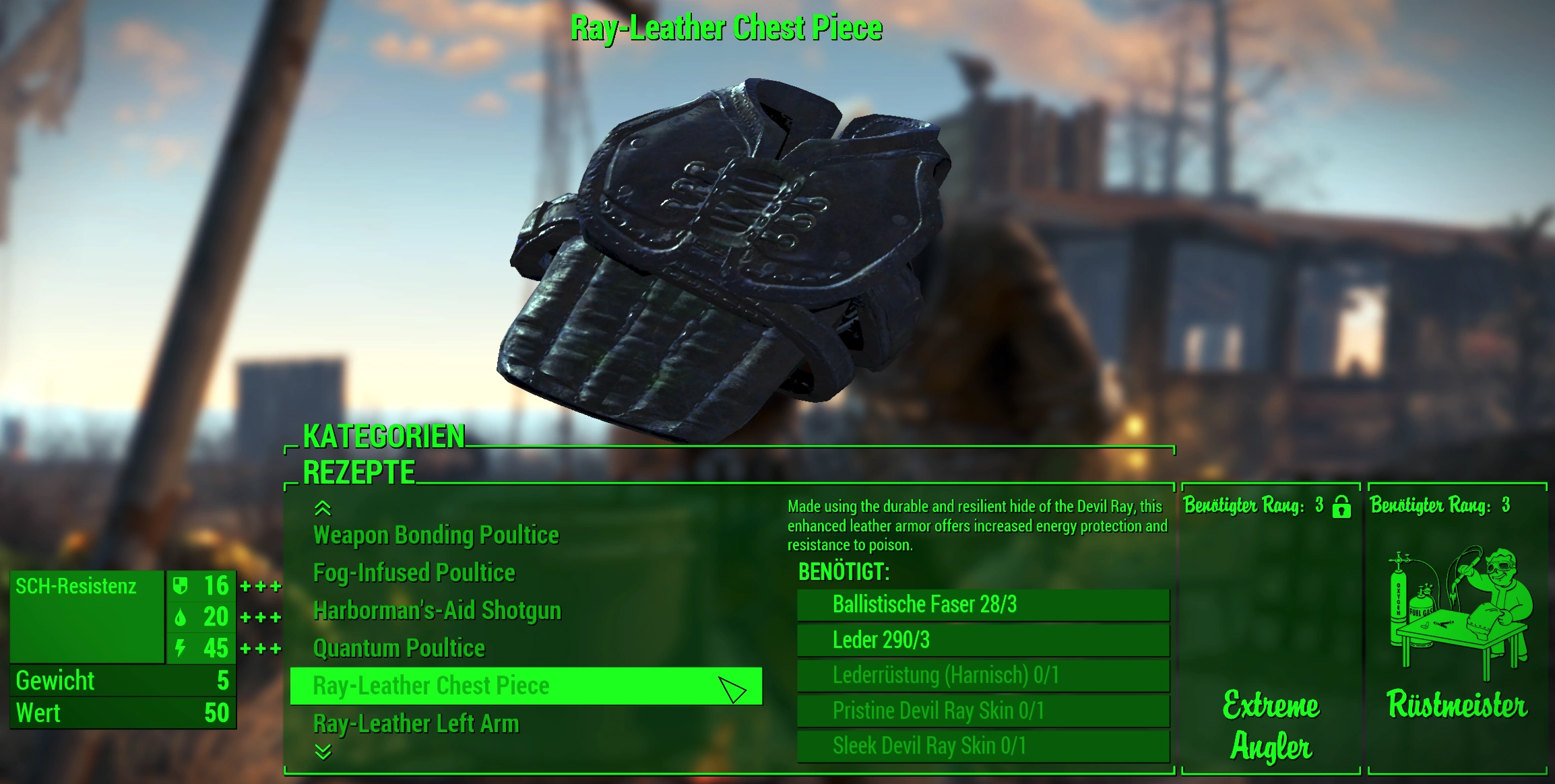Select Harborman's-Aid Shotgun in recipe list
Image resolution: width=1555 pixels, height=784 pixels.
(x=437, y=611)
